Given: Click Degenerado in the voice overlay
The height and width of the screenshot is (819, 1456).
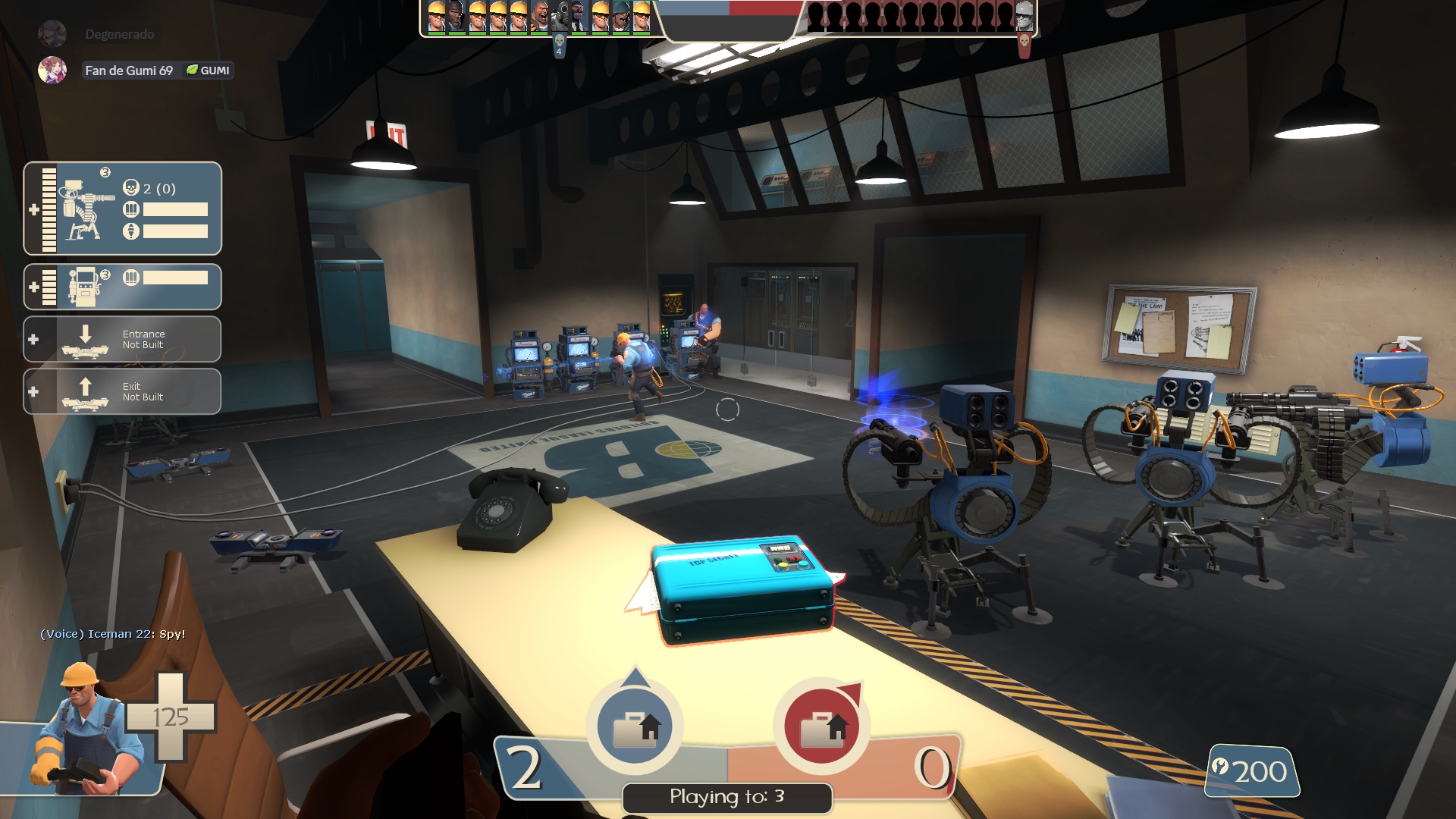Looking at the screenshot, I should (x=119, y=34).
